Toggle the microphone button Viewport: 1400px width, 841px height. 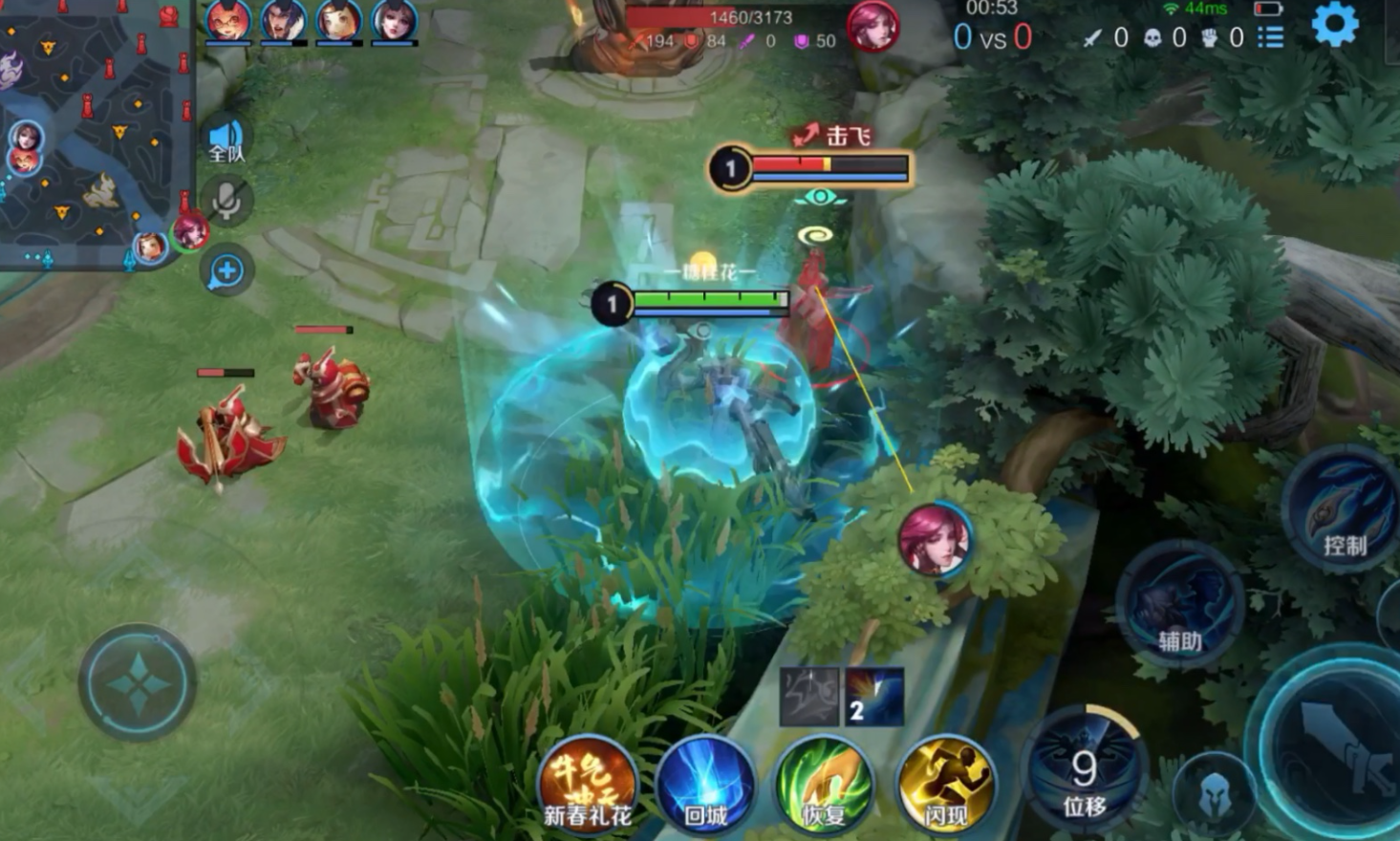coord(226,201)
